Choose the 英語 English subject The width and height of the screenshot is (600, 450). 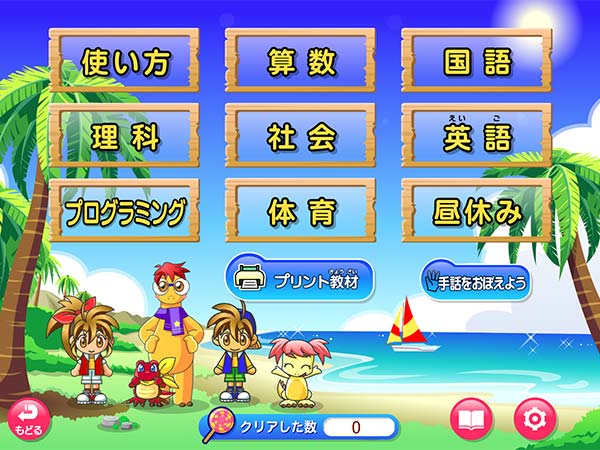pos(476,137)
